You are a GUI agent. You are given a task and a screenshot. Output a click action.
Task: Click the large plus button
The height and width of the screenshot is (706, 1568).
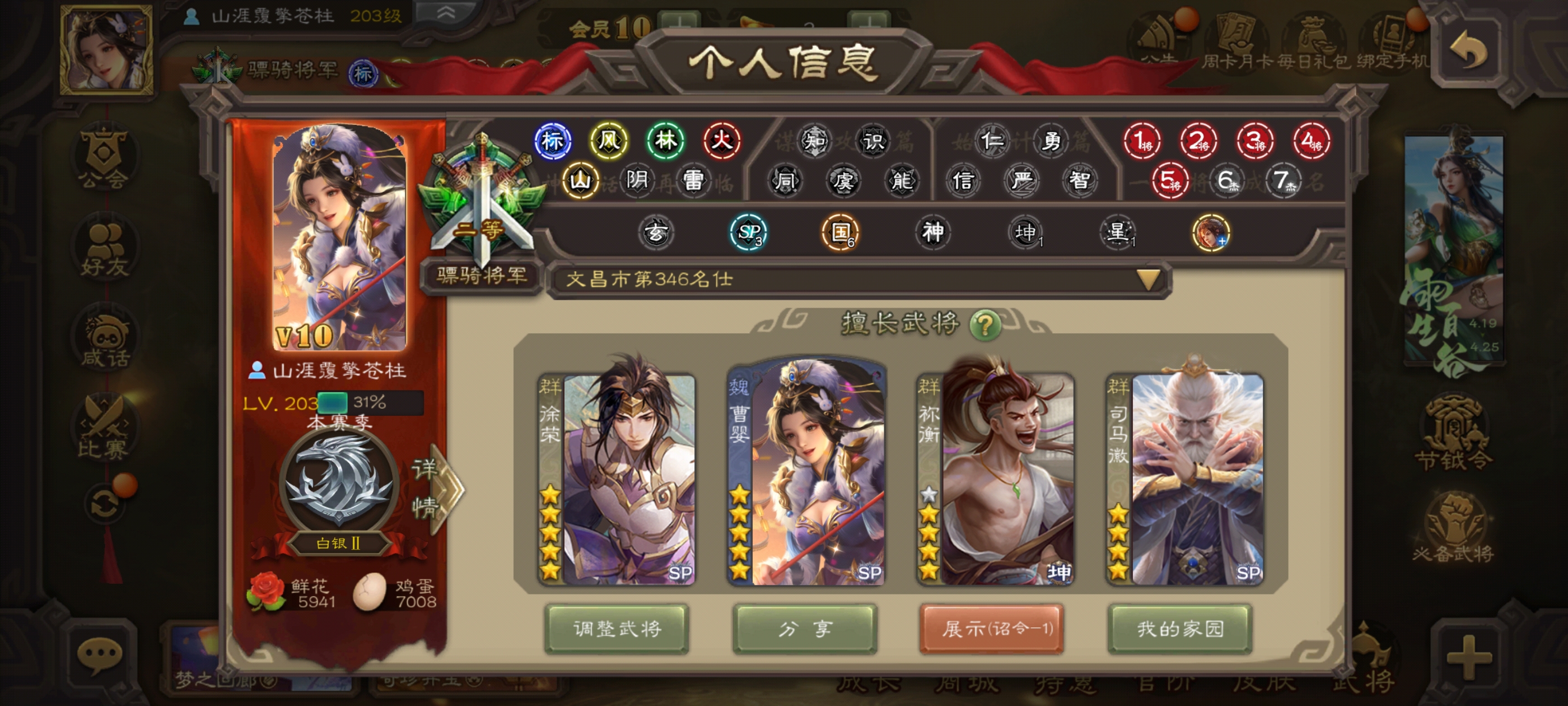(x=1469, y=657)
